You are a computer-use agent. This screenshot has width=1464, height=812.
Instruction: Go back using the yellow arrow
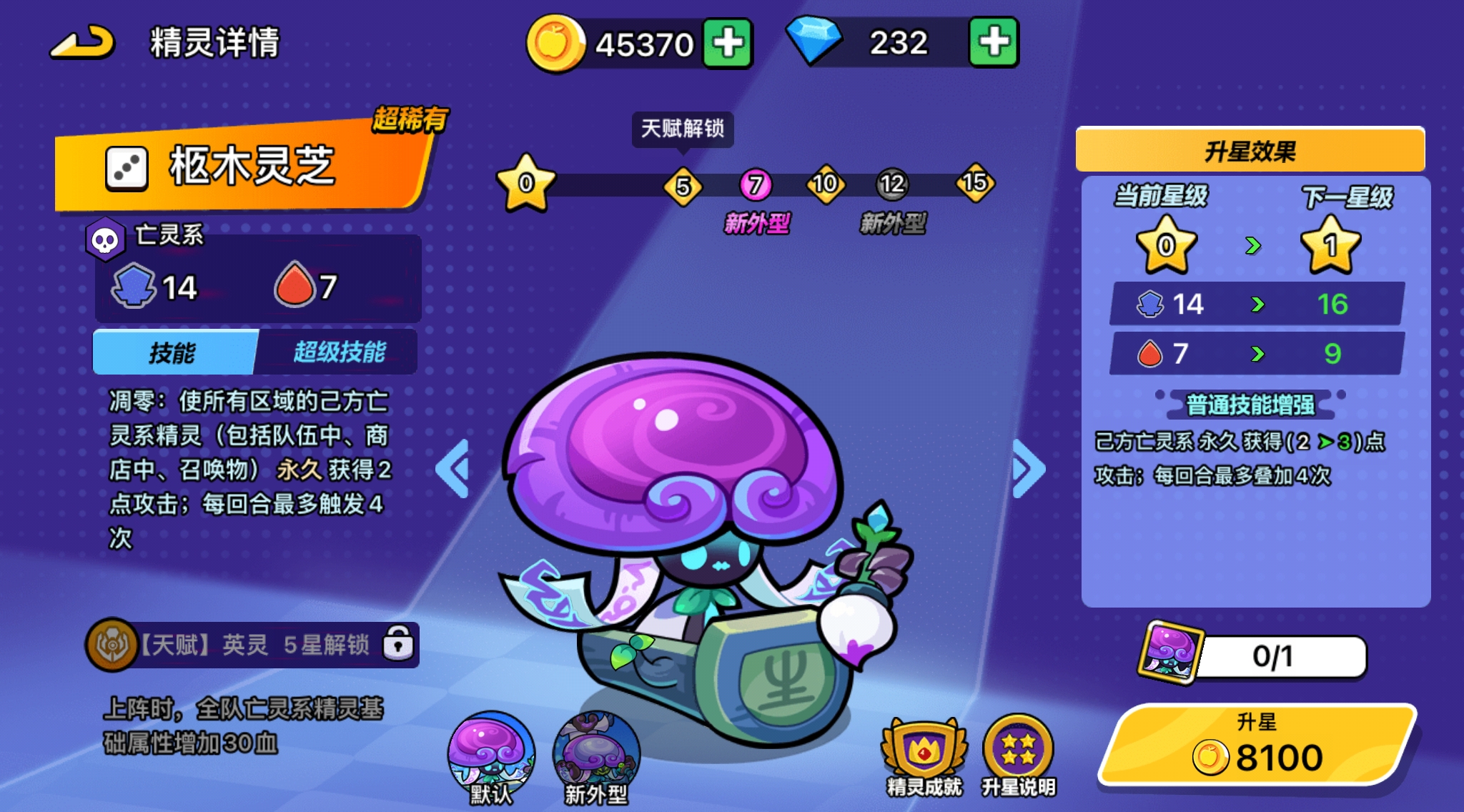83,43
